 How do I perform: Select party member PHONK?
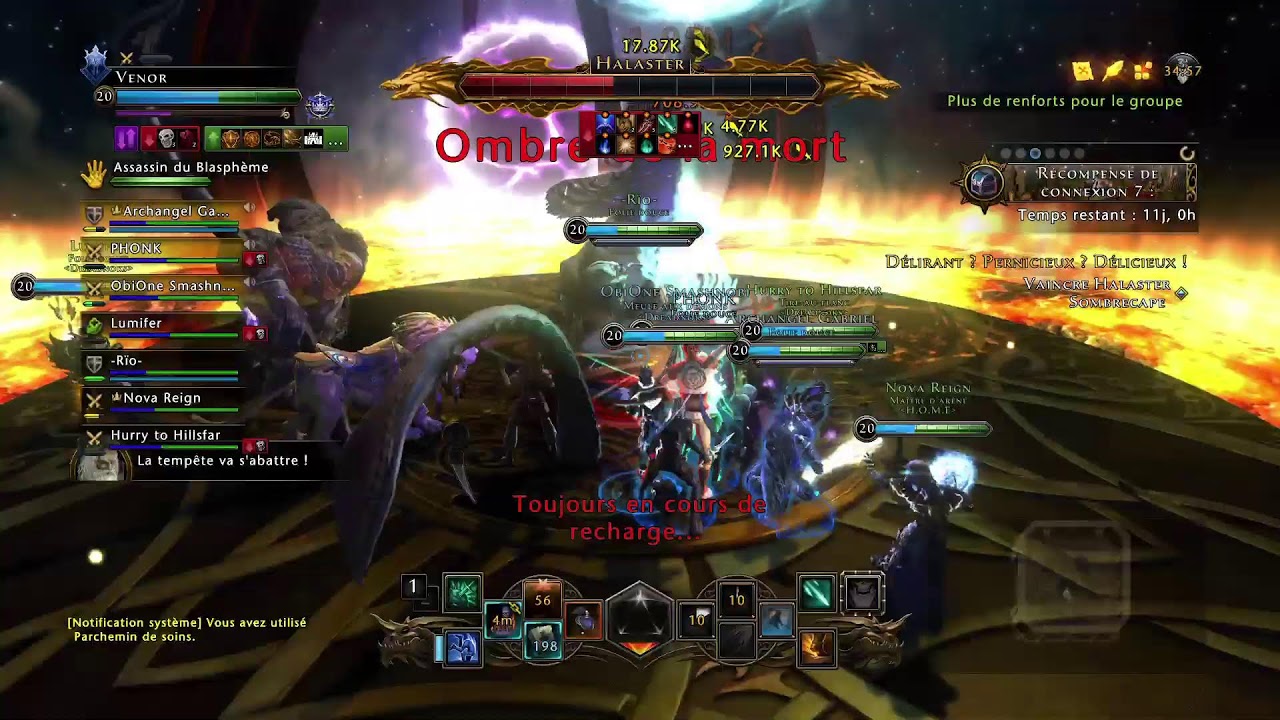pyautogui.click(x=150, y=249)
